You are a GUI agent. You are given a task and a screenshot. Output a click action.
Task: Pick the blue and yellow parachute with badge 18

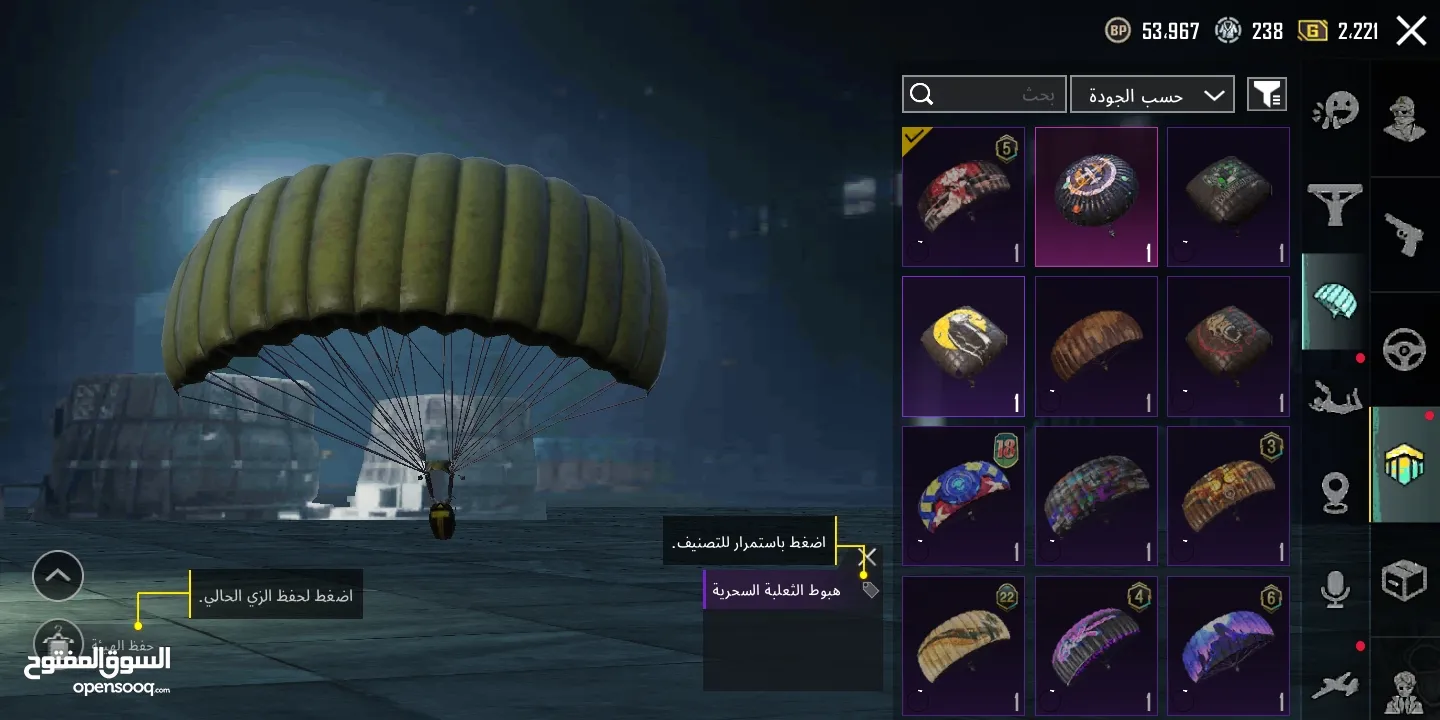coord(963,496)
